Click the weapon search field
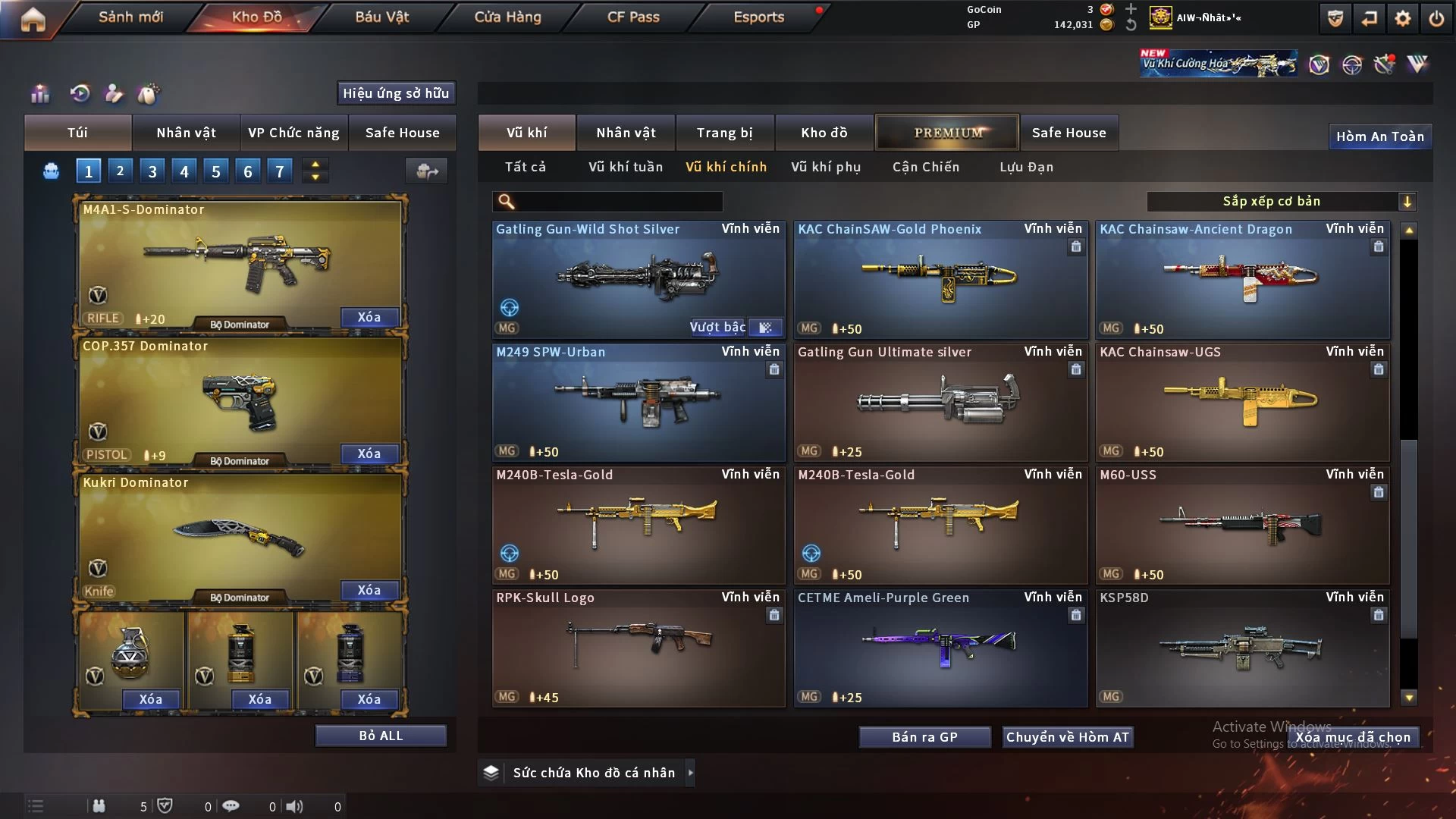 click(618, 201)
